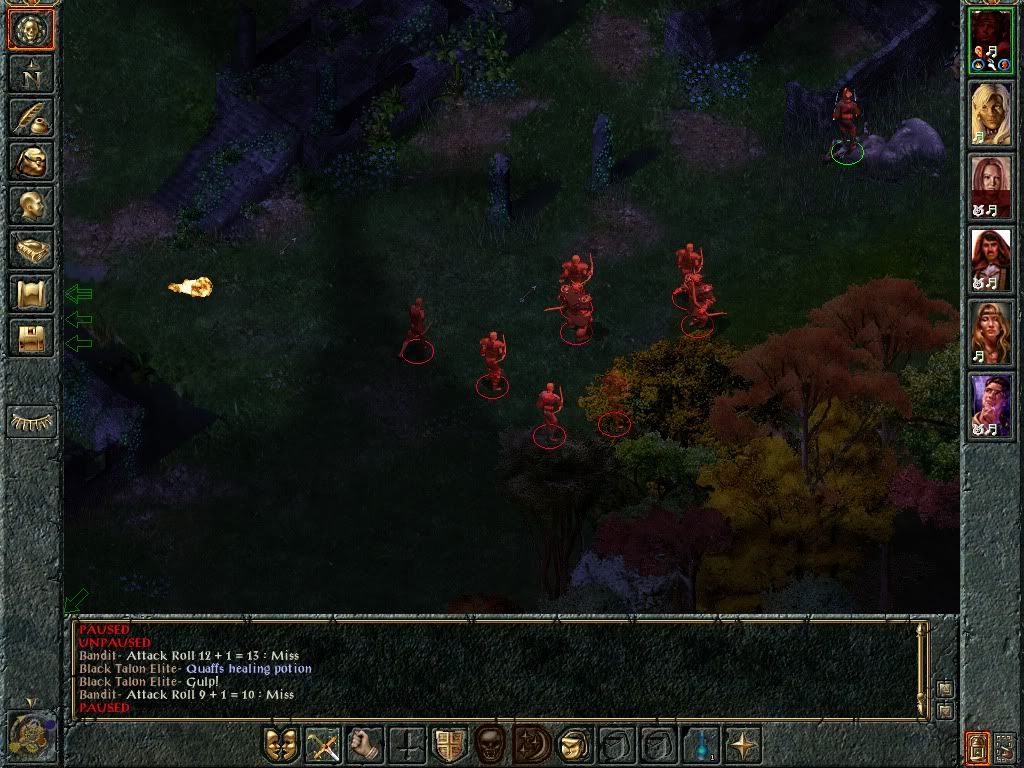This screenshot has height=768, width=1024.
Task: Activate the talk action with twin masks
Action: (281, 745)
